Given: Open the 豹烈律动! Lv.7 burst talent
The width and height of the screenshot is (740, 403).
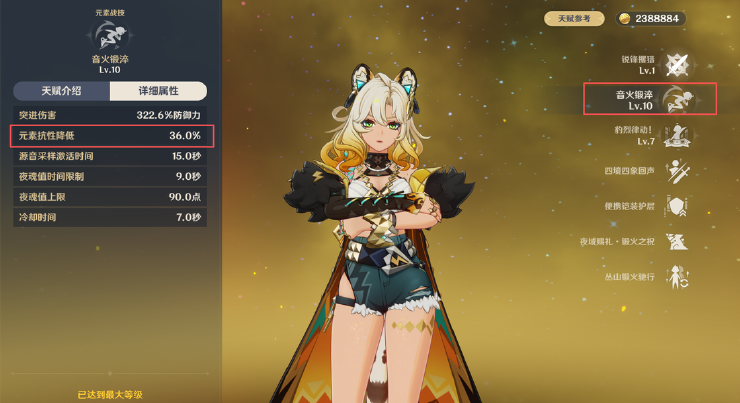Looking at the screenshot, I should [x=680, y=135].
